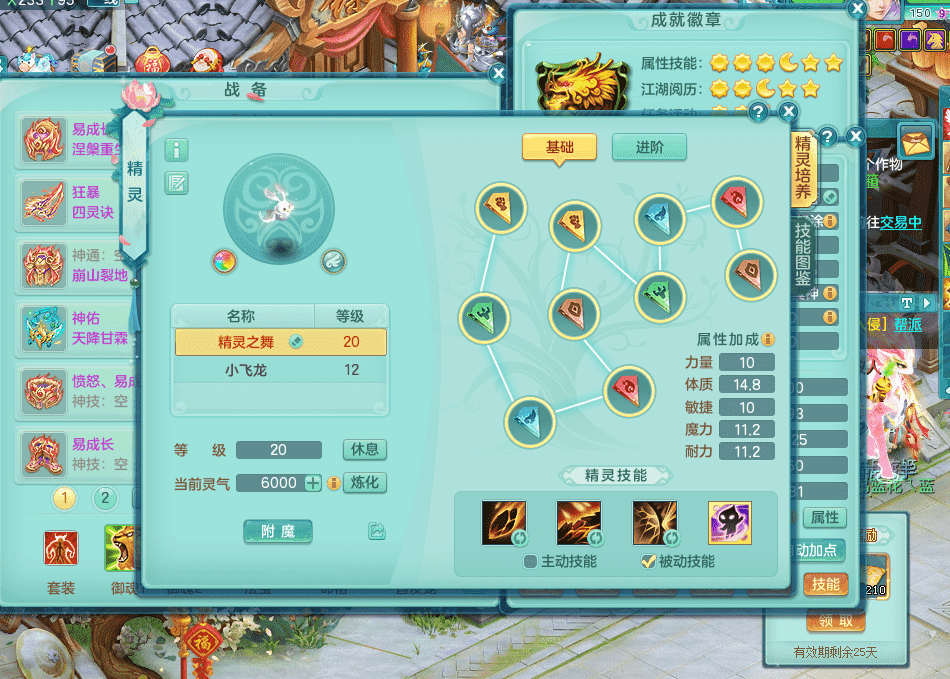Select the 精灵之舞 row
Viewport: 950px width, 679px height.
[x=280, y=342]
